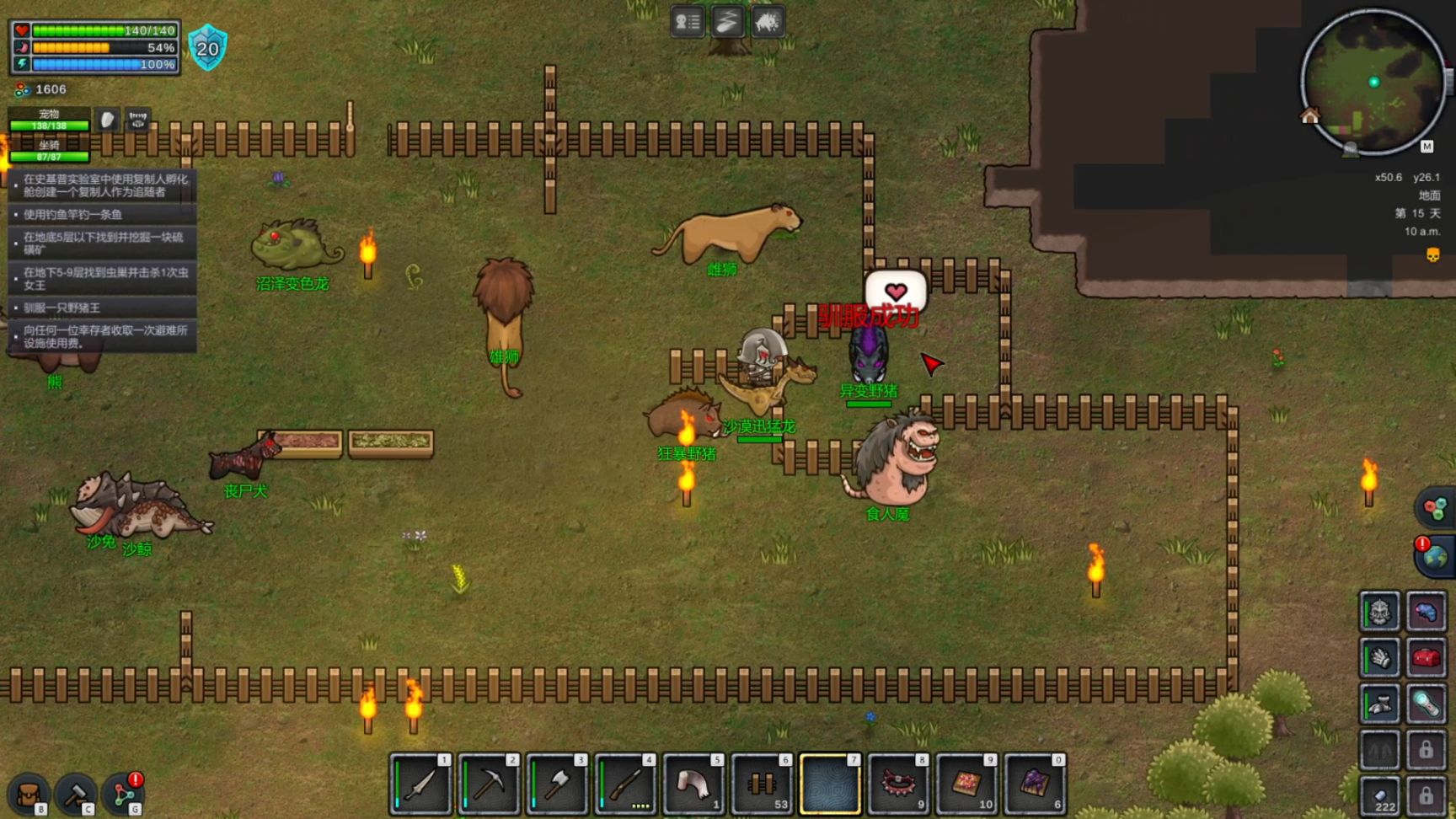This screenshot has height=819, width=1456.
Task: Open the survivor list icon
Action: click(688, 22)
